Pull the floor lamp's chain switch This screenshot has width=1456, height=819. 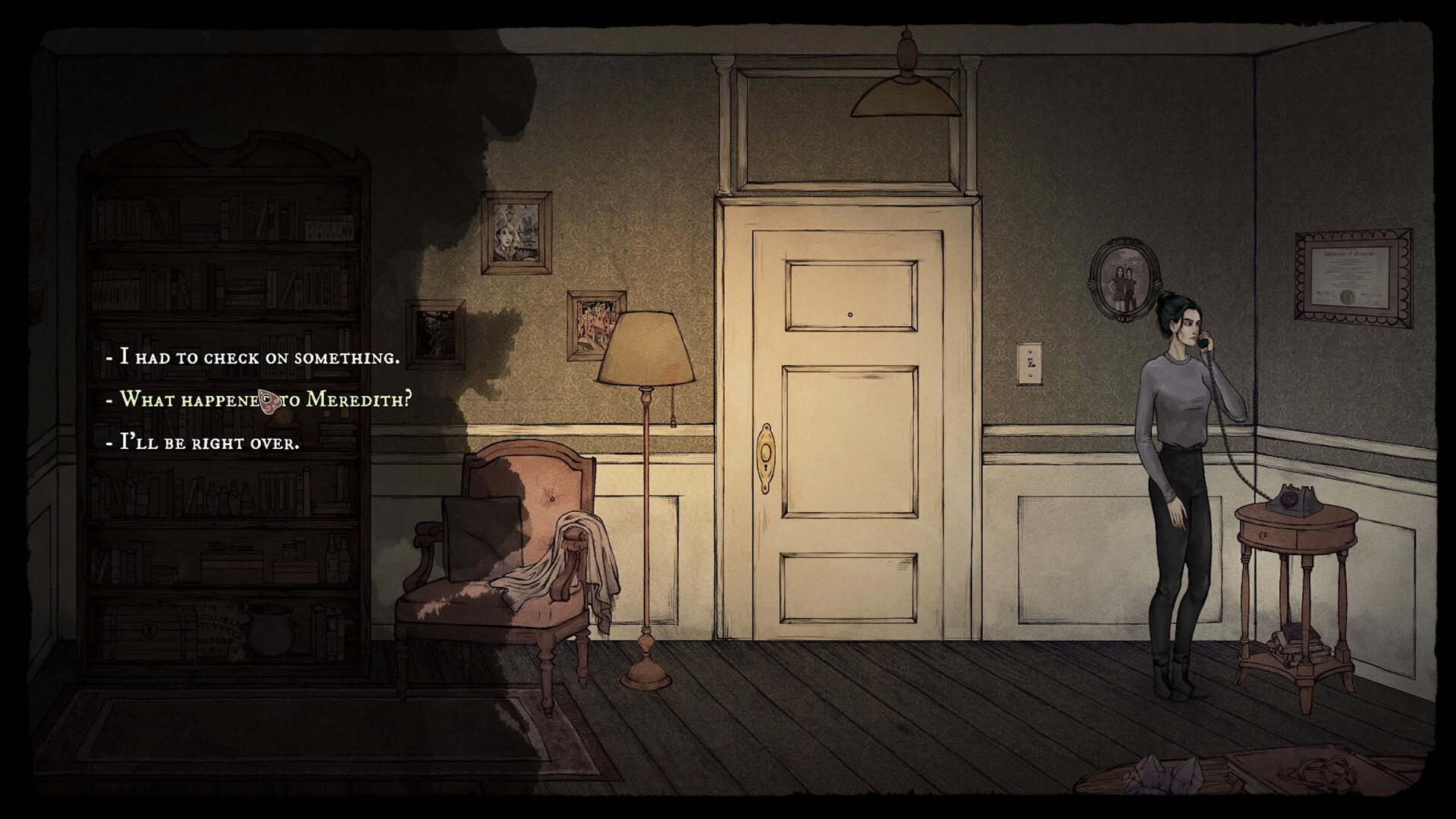pos(674,416)
